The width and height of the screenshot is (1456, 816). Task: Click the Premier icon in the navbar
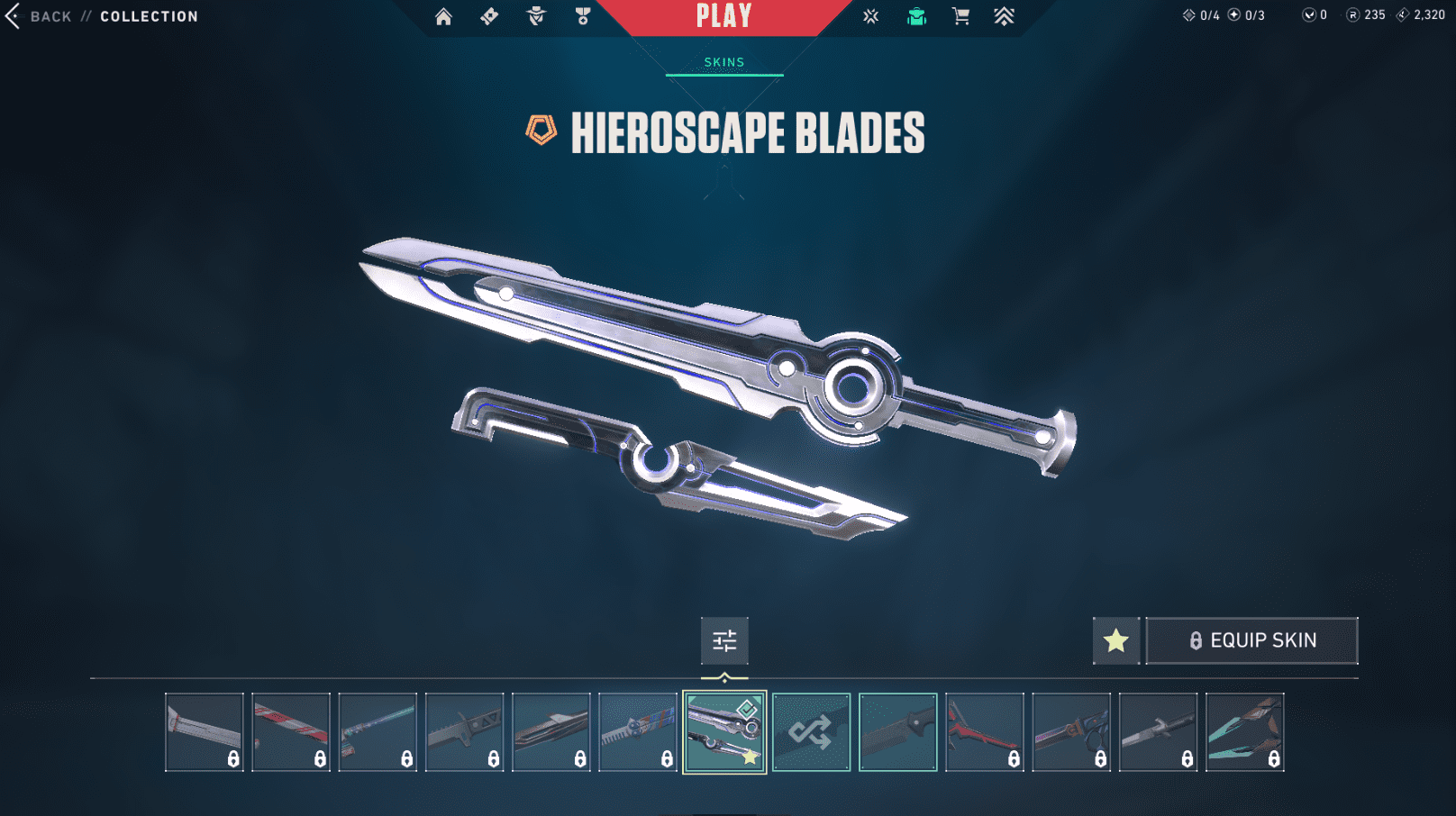1003,16
